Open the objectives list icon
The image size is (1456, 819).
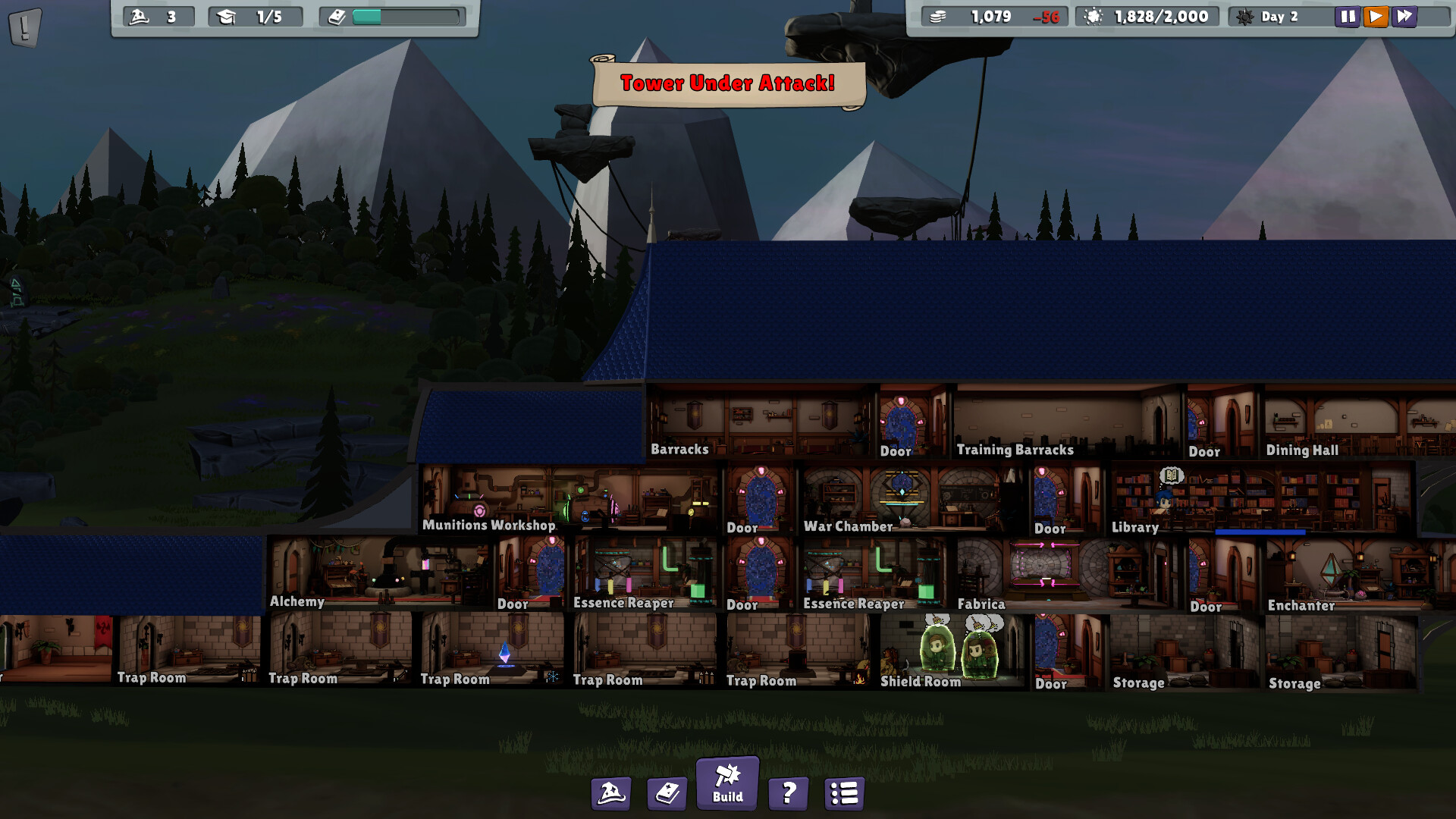(844, 793)
